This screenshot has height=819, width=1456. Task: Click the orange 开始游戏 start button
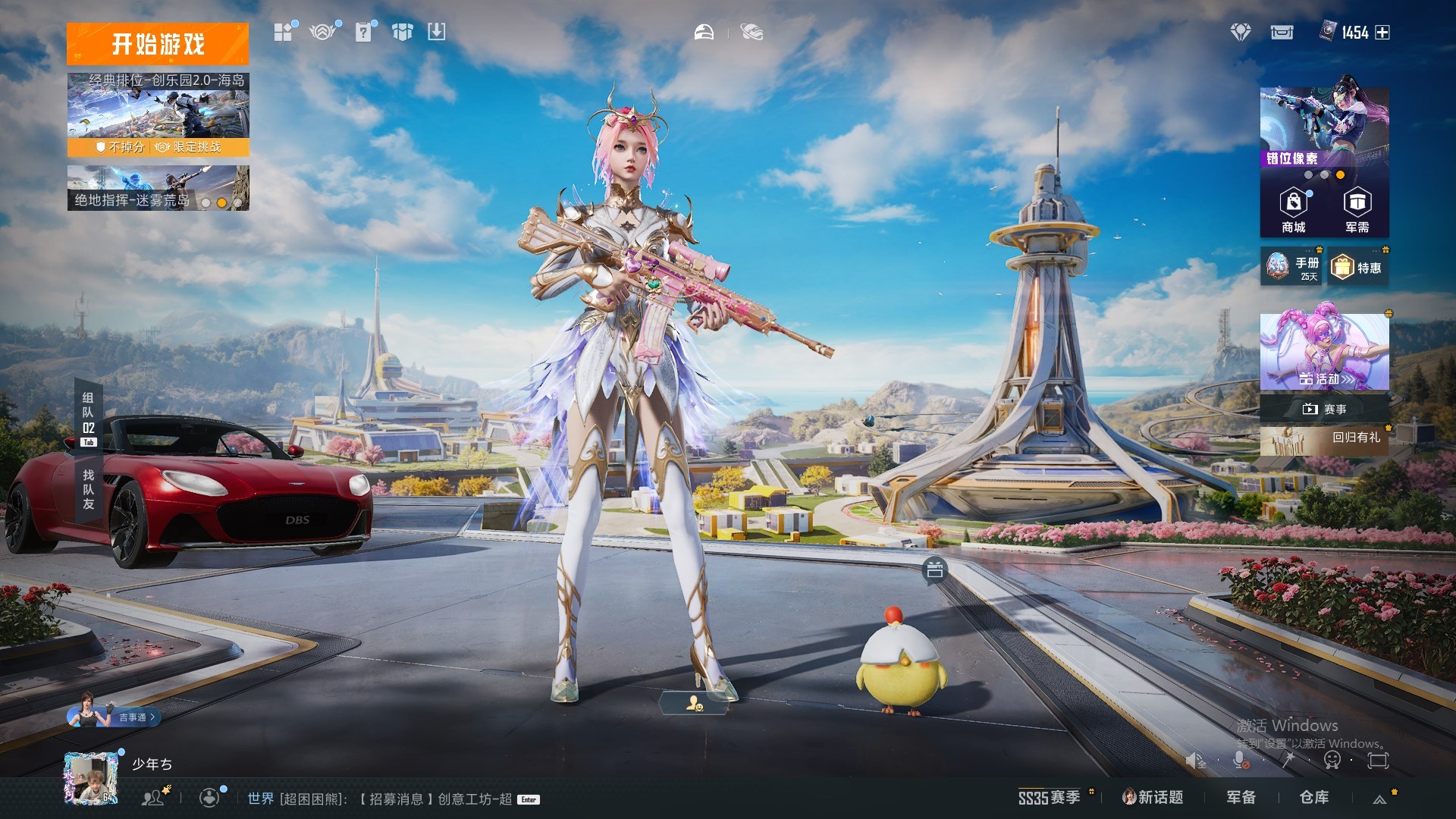point(158,44)
